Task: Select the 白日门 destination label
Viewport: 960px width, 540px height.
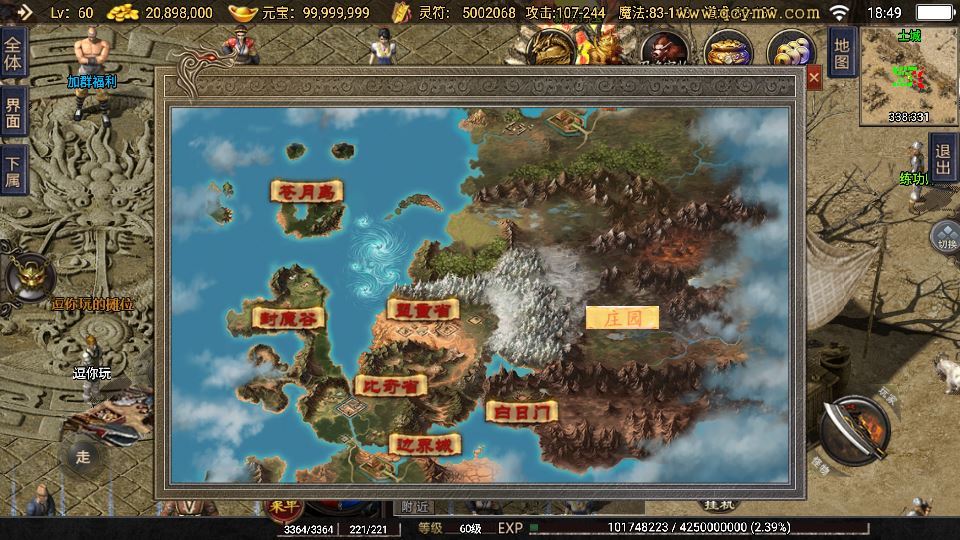Action: click(521, 411)
